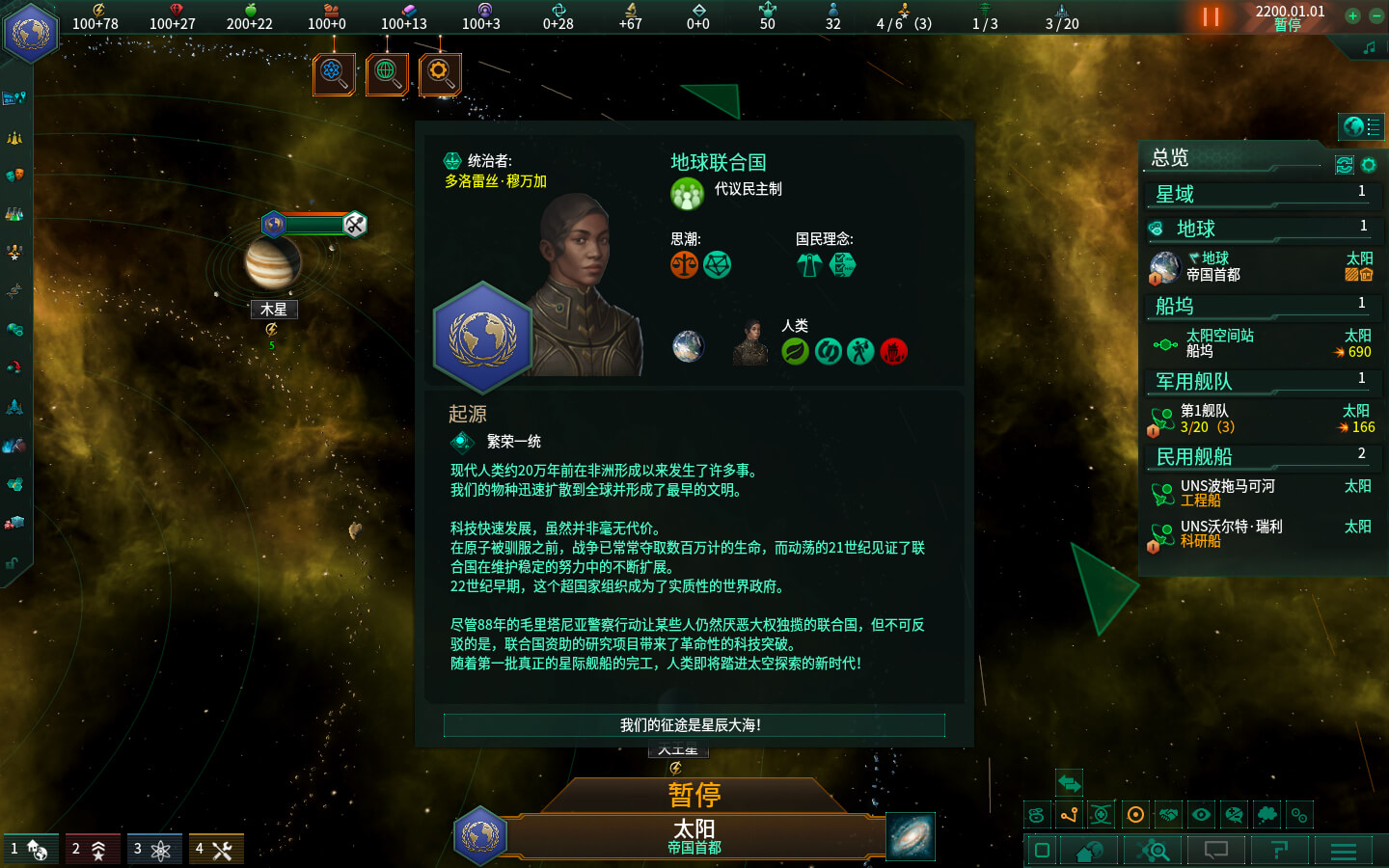Open the main menu hamburger button
This screenshot has width=1389, height=868.
pyautogui.click(x=1344, y=851)
